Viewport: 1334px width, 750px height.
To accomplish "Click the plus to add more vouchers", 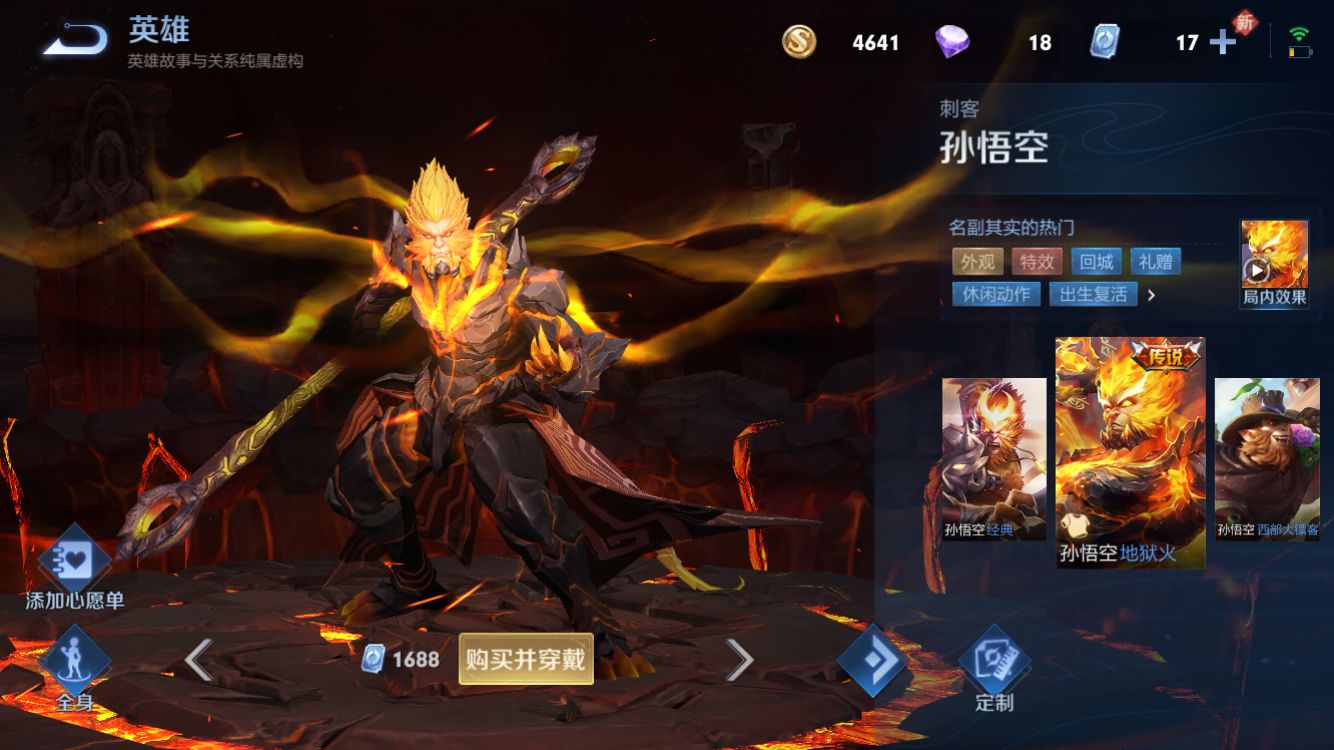I will click(x=1222, y=43).
